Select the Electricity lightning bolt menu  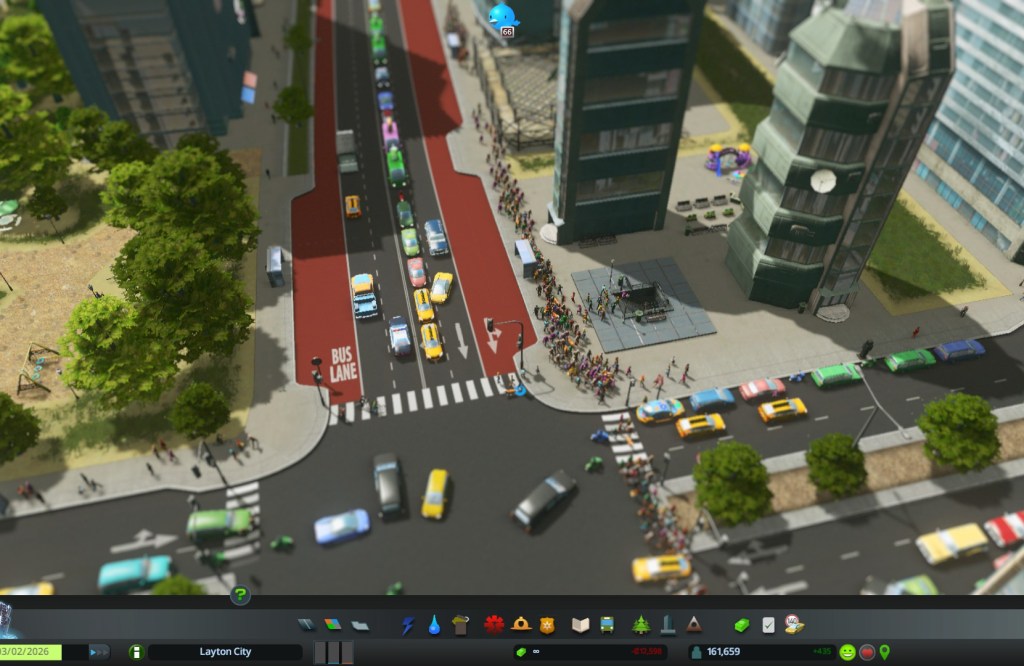coord(408,625)
